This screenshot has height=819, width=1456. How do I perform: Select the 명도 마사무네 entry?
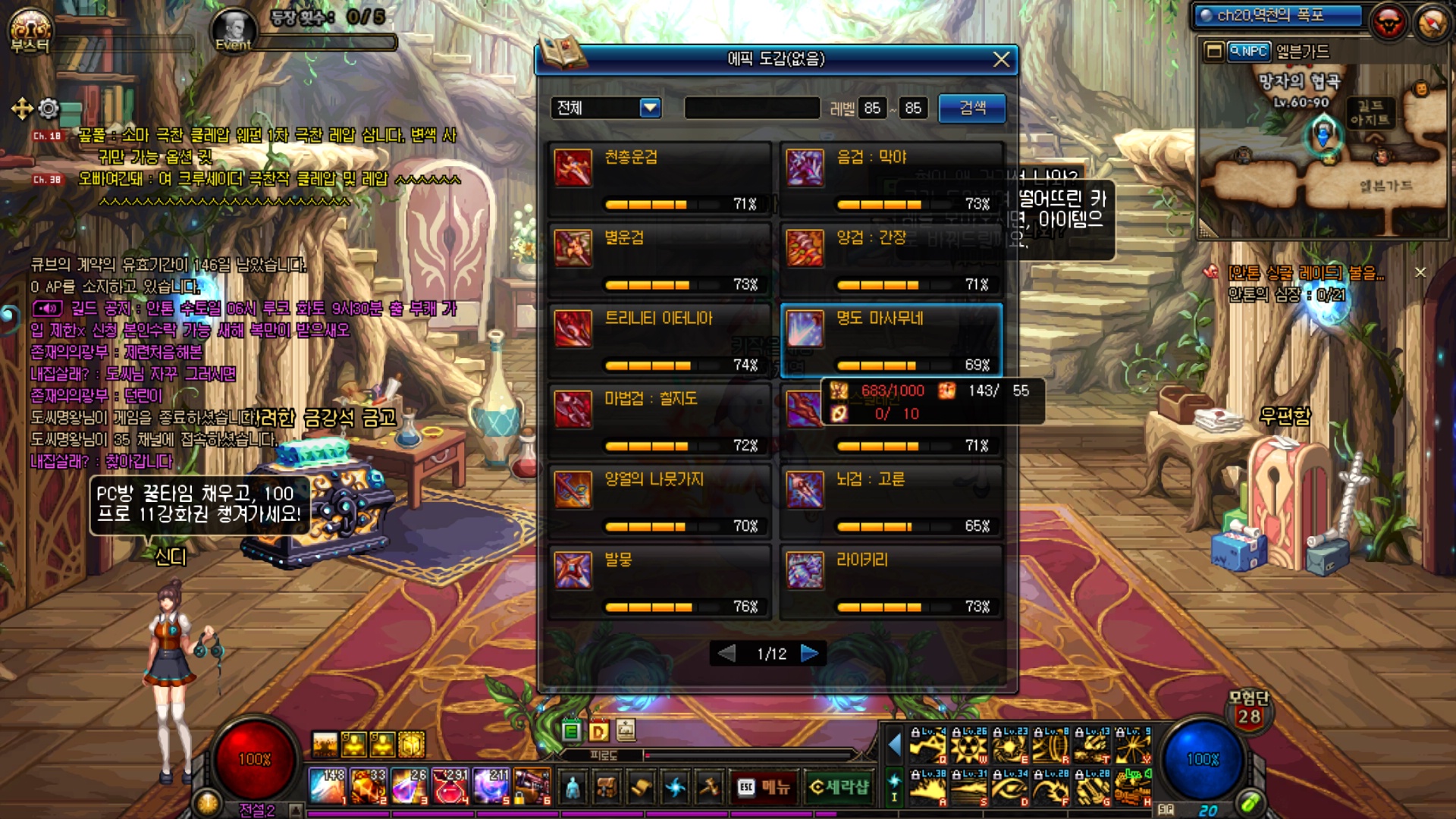click(890, 340)
